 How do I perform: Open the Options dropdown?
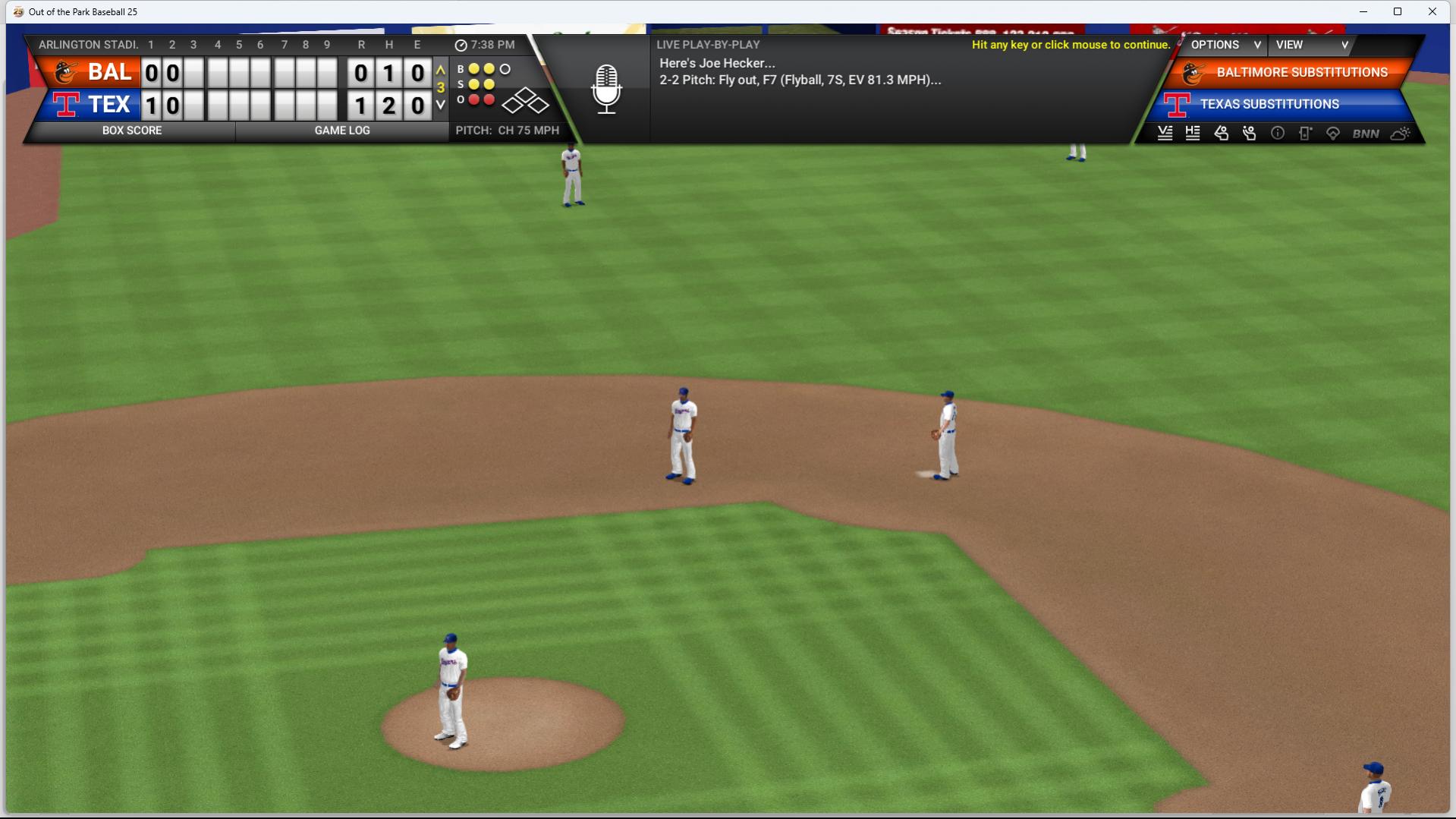coord(1225,45)
